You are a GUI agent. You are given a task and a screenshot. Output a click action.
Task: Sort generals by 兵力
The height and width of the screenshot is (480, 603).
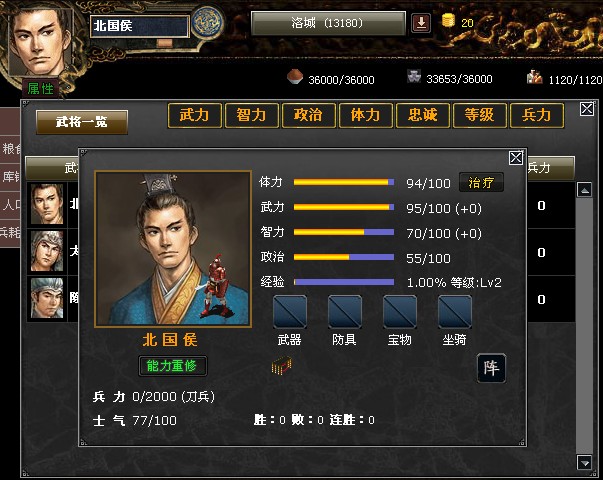537,115
